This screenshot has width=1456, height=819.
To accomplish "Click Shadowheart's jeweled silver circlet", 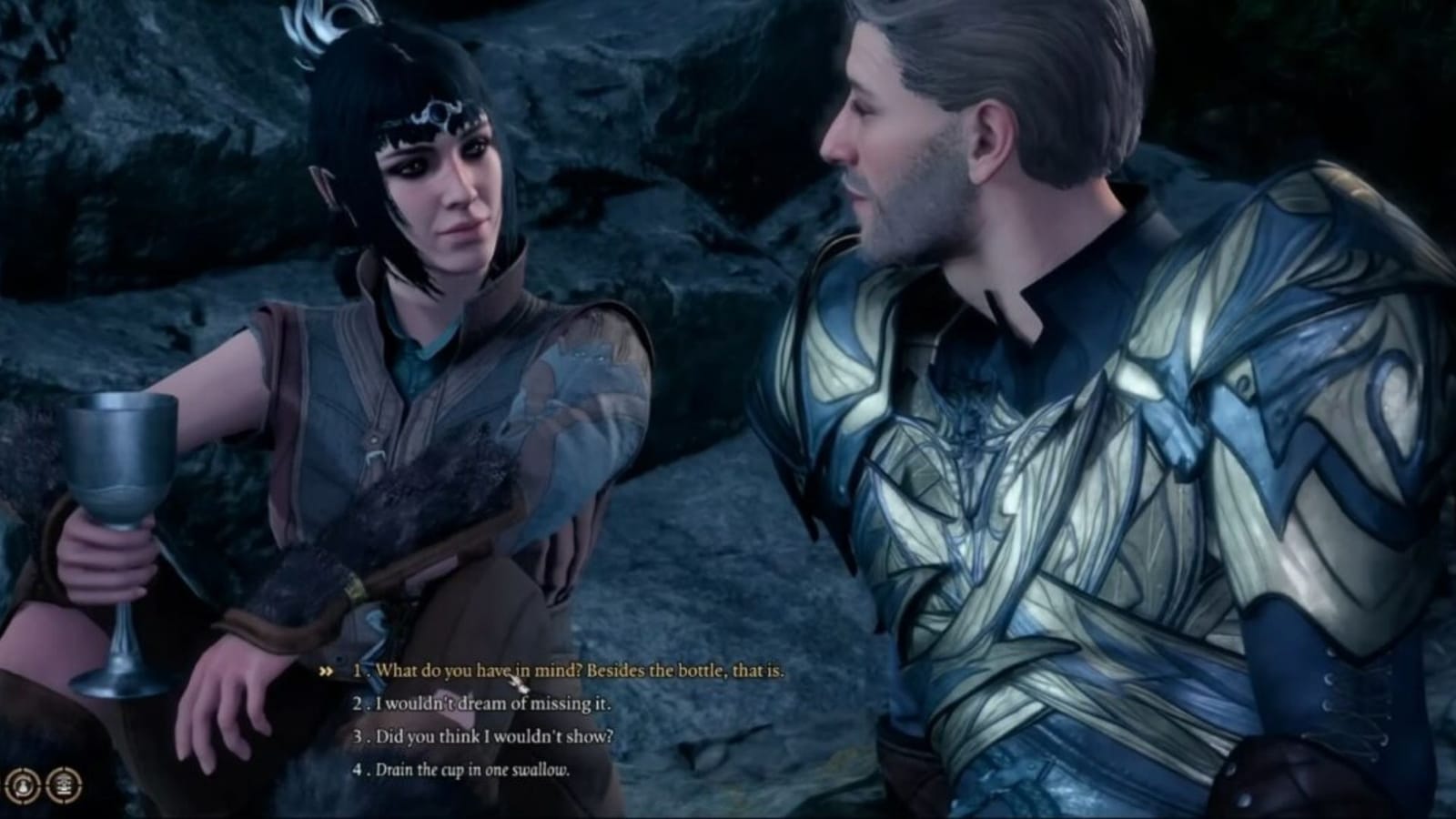I will [x=437, y=111].
